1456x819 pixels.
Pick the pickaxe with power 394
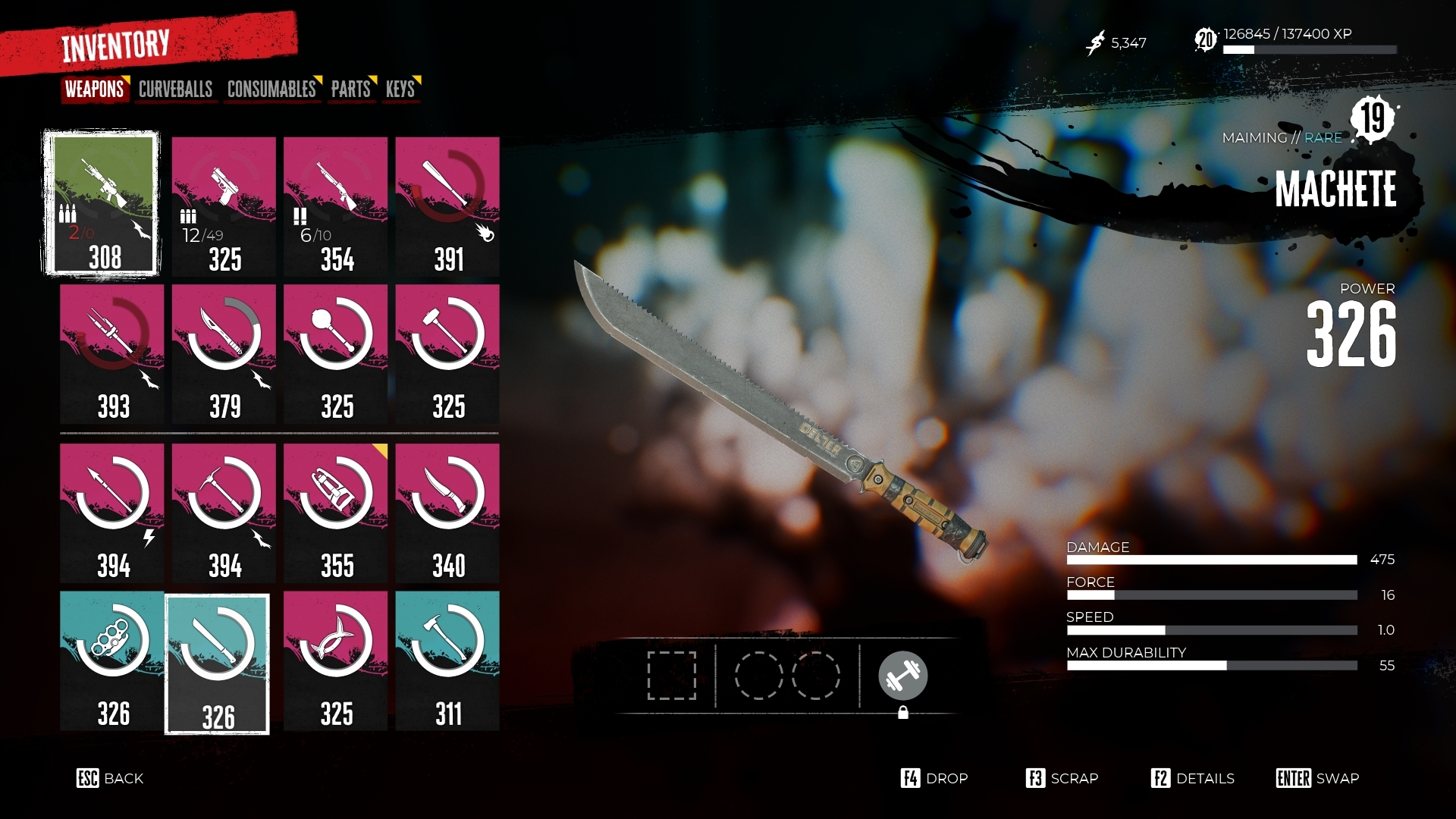(x=224, y=513)
